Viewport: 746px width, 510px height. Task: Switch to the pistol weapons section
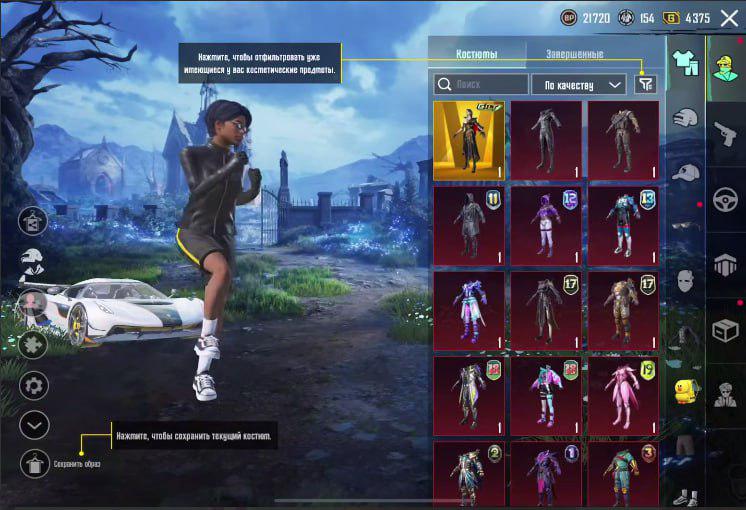725,135
